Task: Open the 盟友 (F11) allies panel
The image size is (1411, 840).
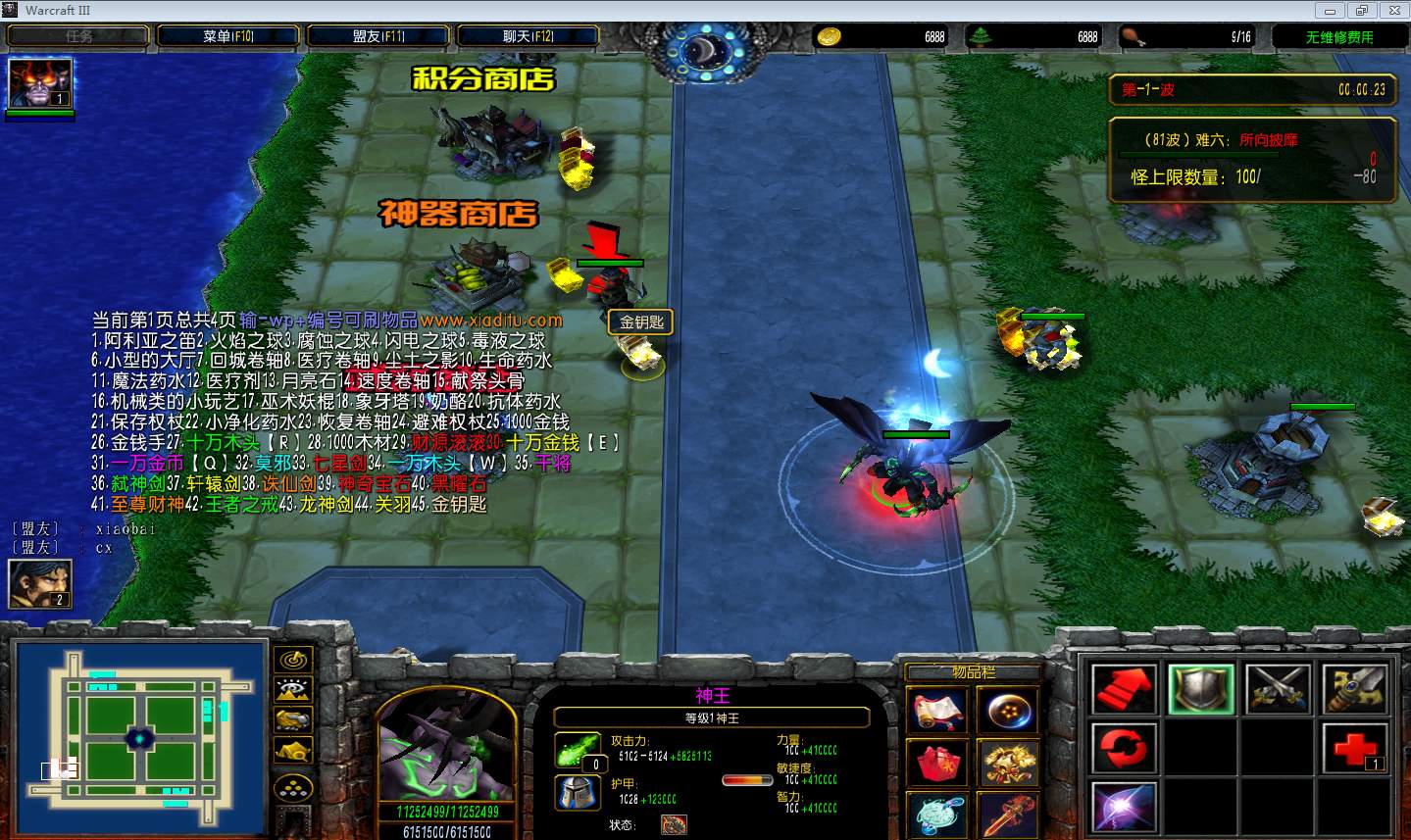Action: 378,36
